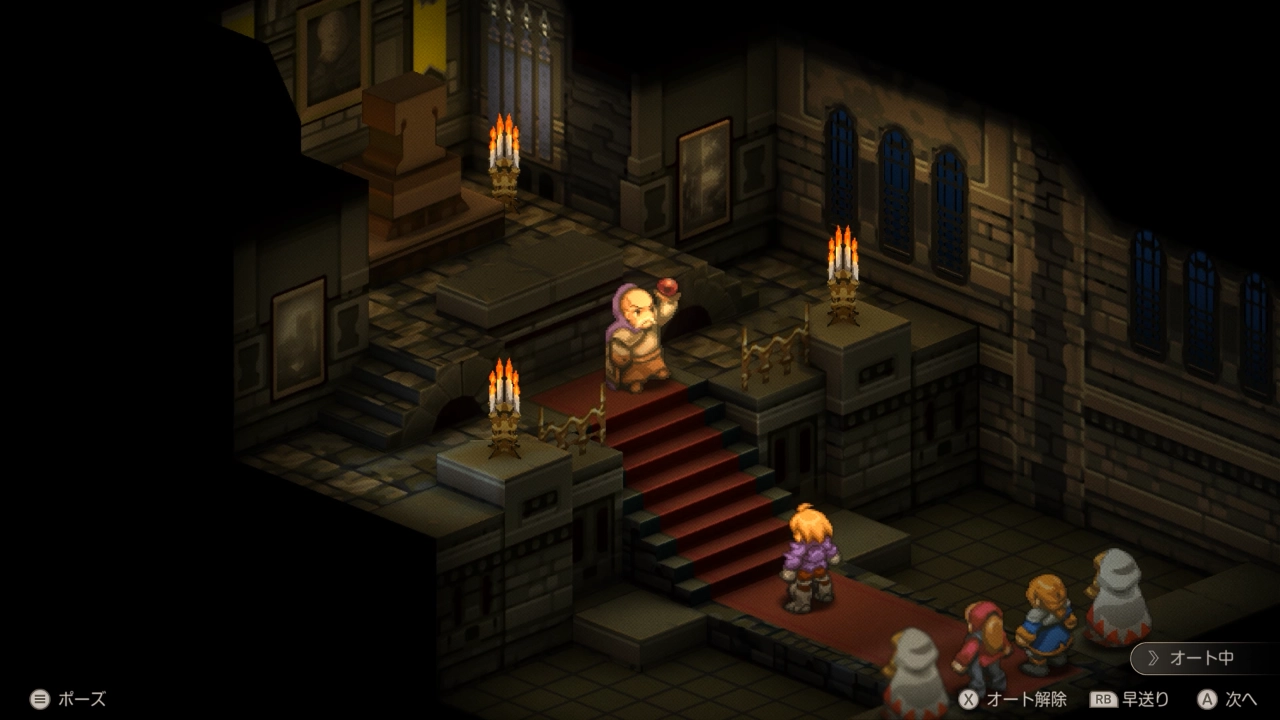Open the ポーズ pause menu
1280x720 pixels.
tap(68, 699)
